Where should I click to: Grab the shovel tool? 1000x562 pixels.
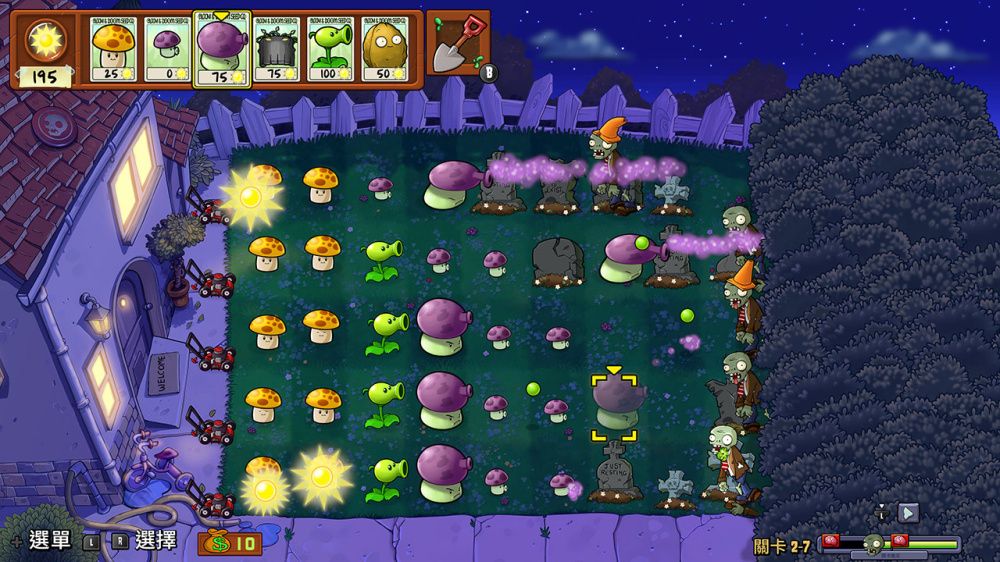(x=459, y=44)
